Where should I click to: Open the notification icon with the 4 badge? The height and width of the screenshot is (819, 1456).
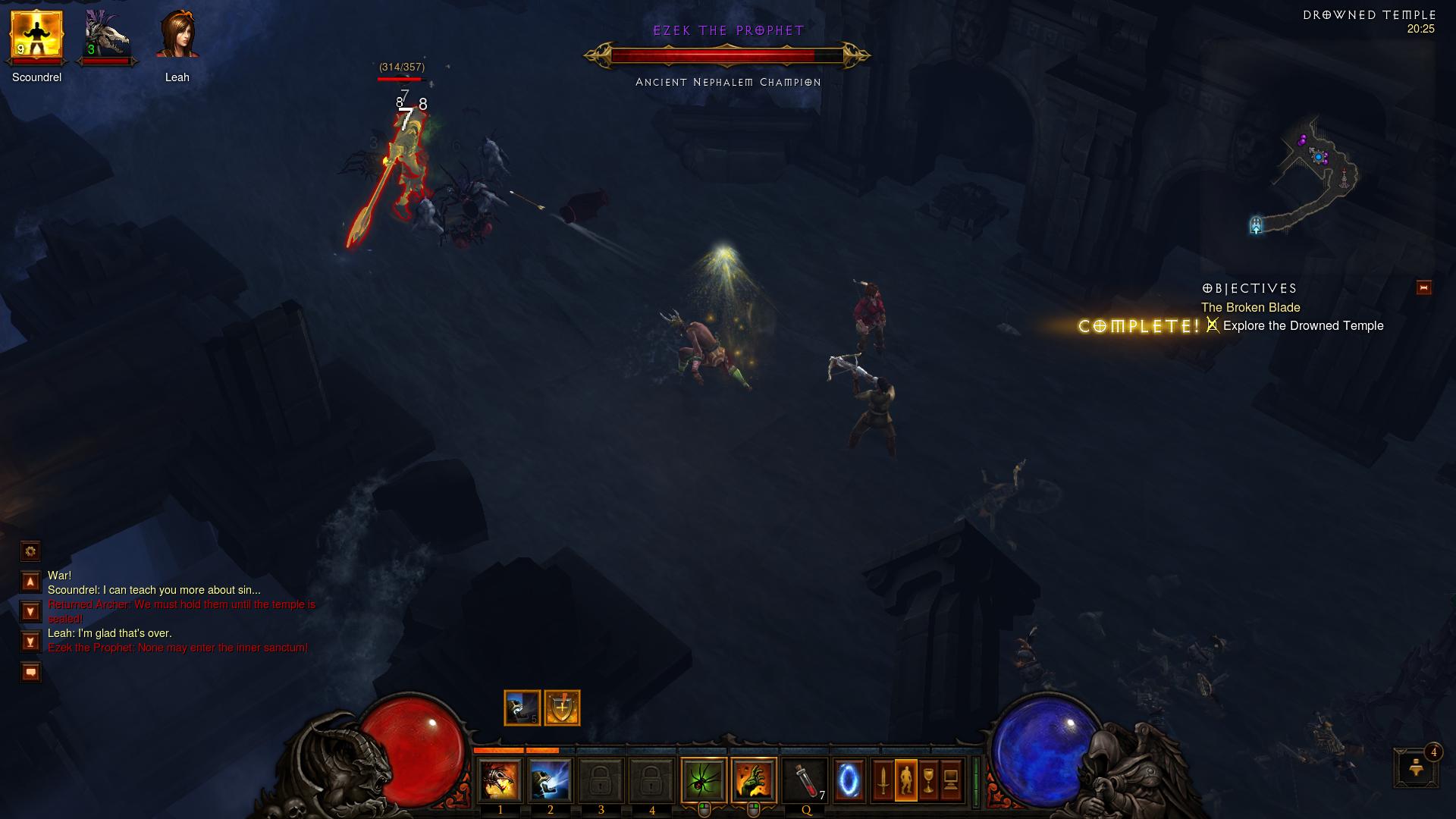[1416, 768]
